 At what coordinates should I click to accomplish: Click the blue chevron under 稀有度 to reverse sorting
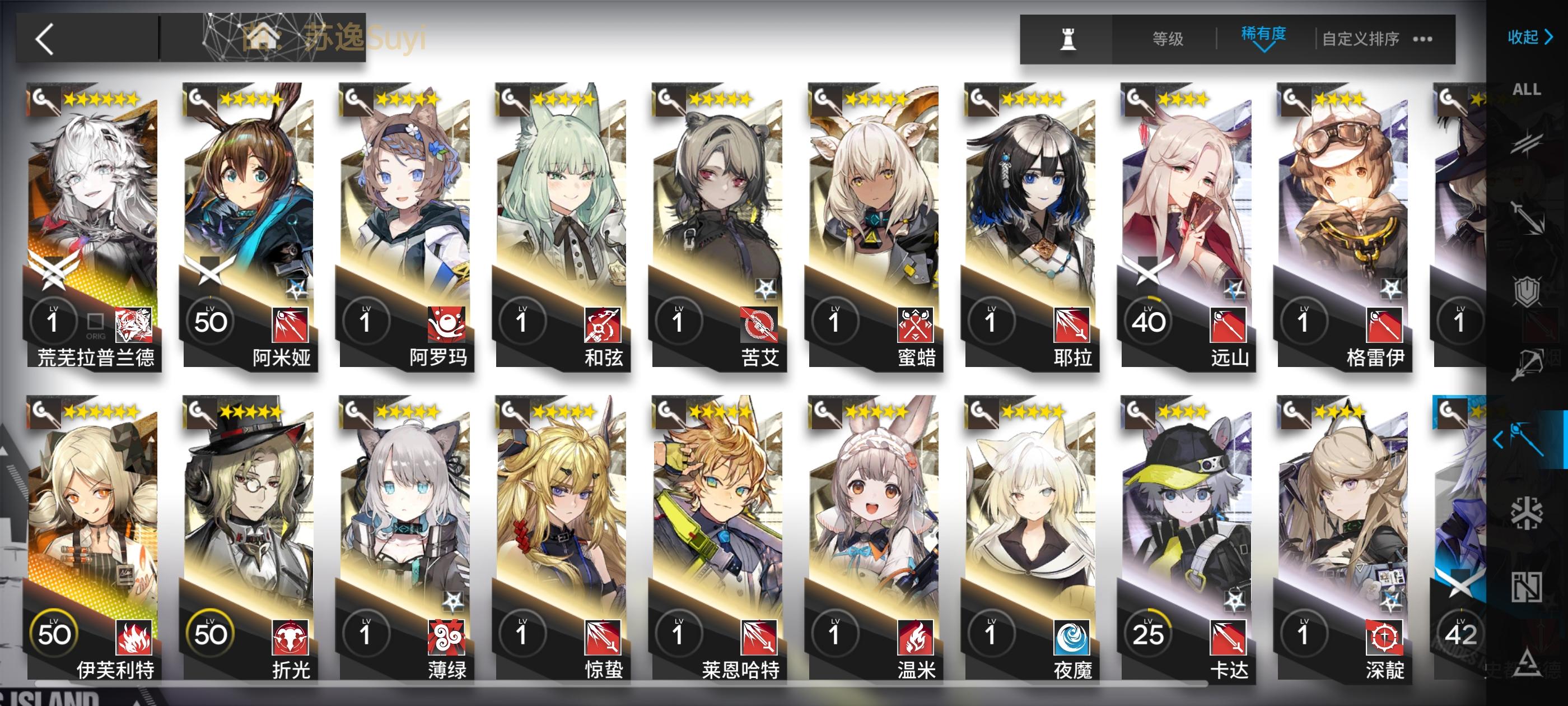click(1265, 50)
